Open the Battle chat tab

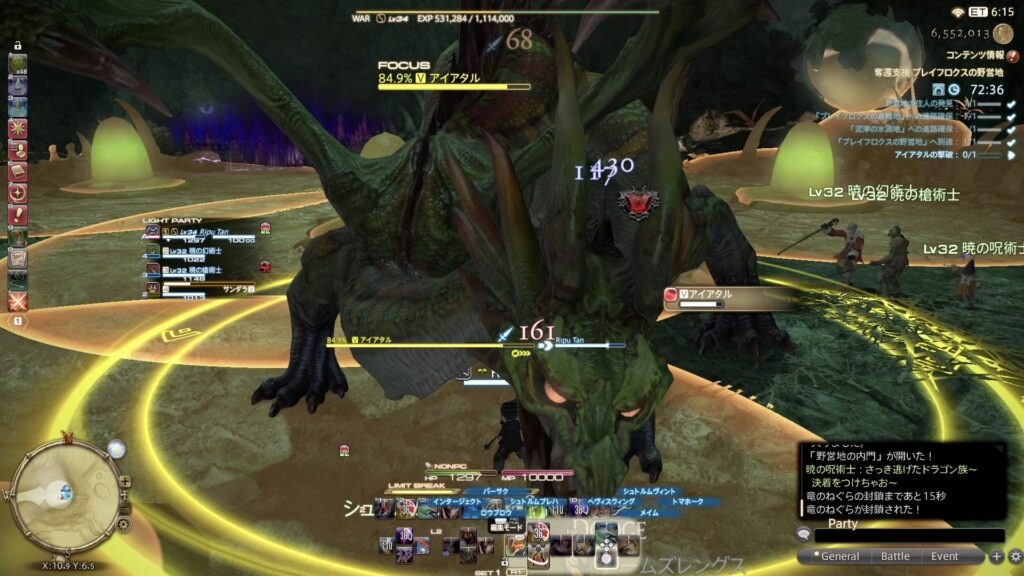894,556
